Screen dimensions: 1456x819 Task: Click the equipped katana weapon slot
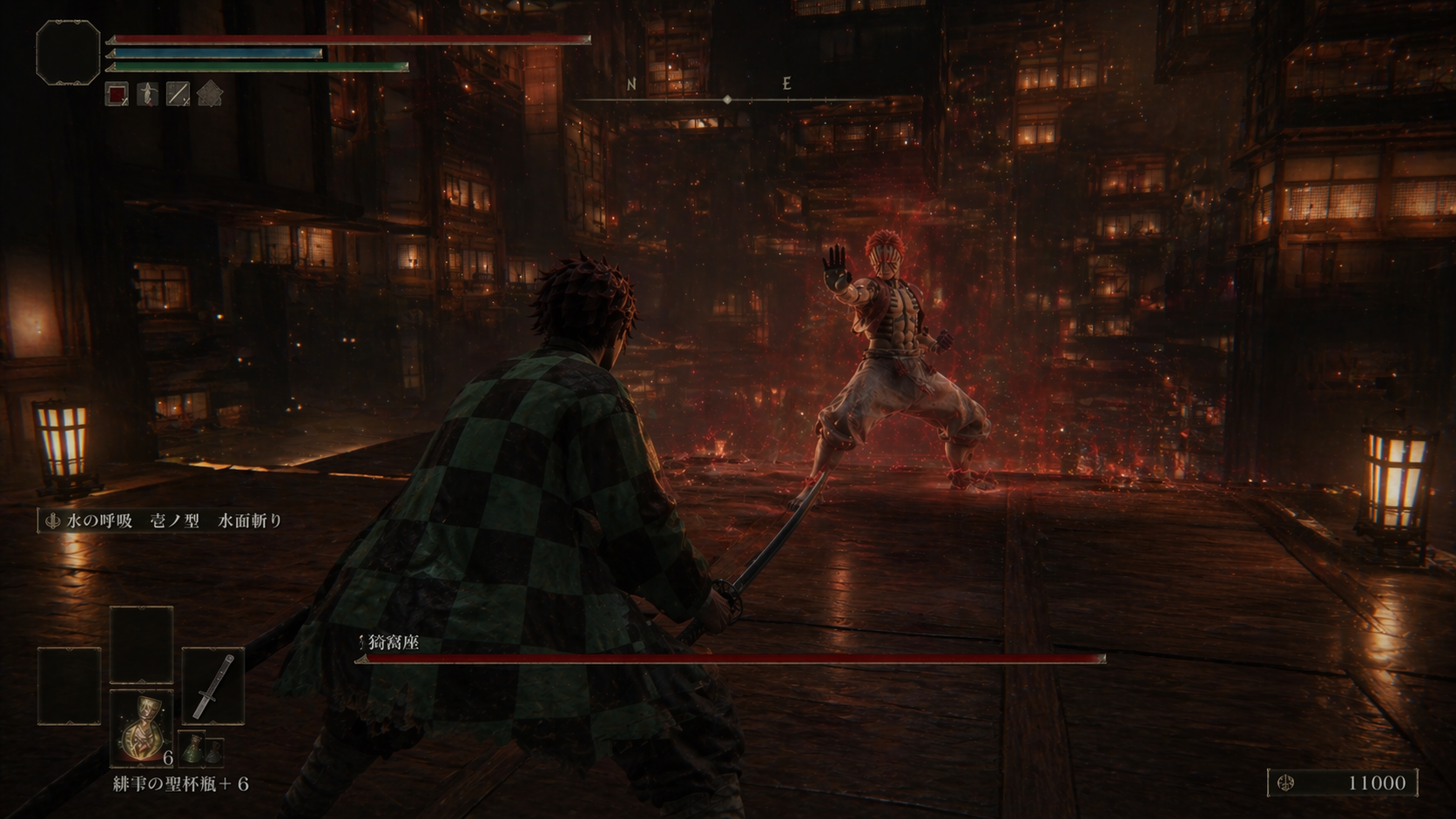click(213, 686)
